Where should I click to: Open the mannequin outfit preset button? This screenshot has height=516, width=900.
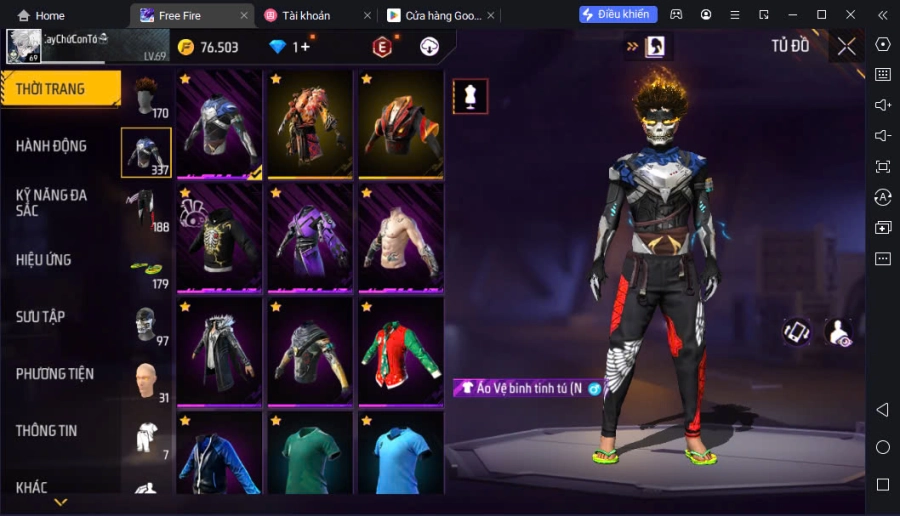470,96
